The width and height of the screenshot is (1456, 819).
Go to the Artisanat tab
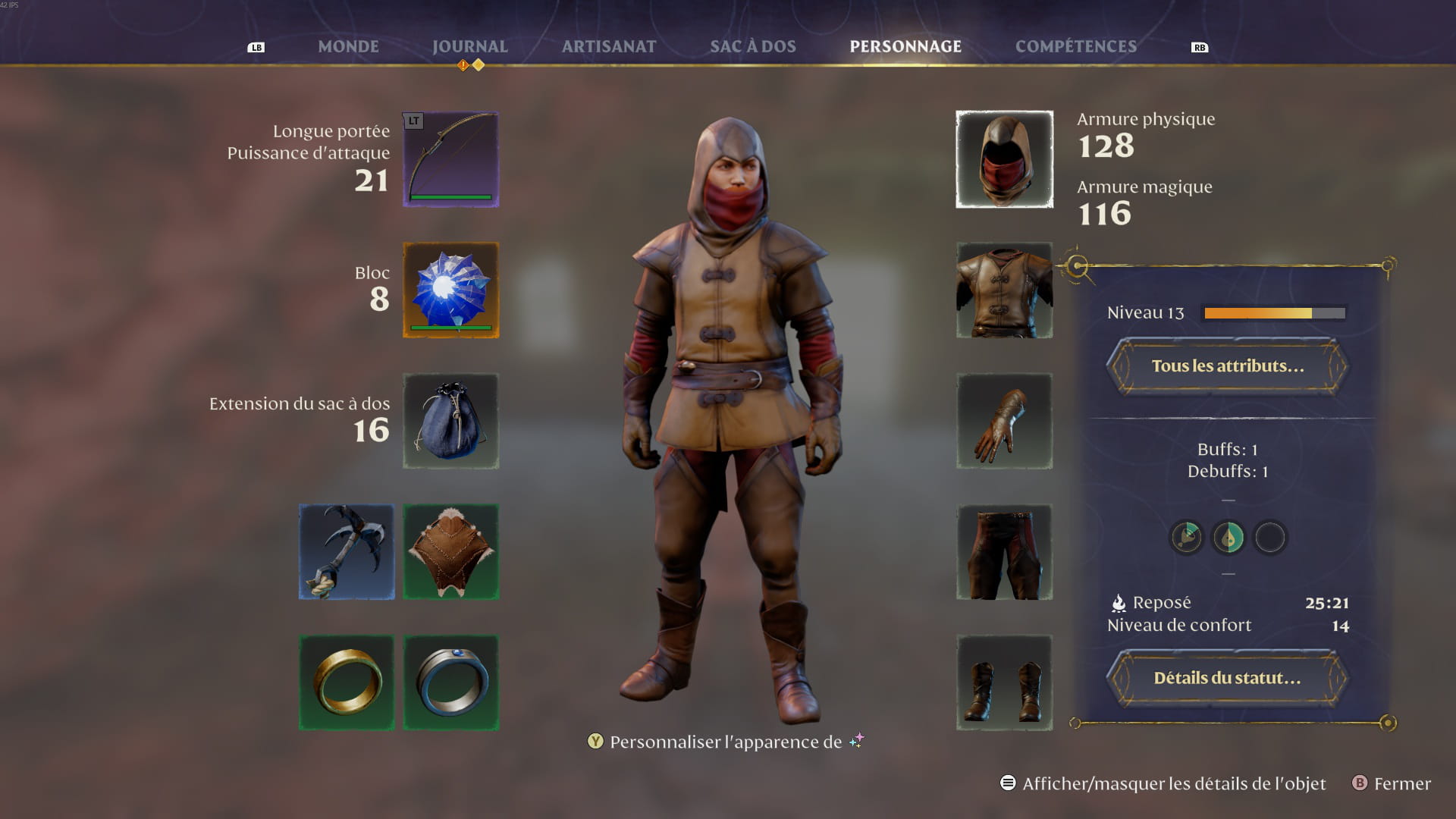pos(609,46)
